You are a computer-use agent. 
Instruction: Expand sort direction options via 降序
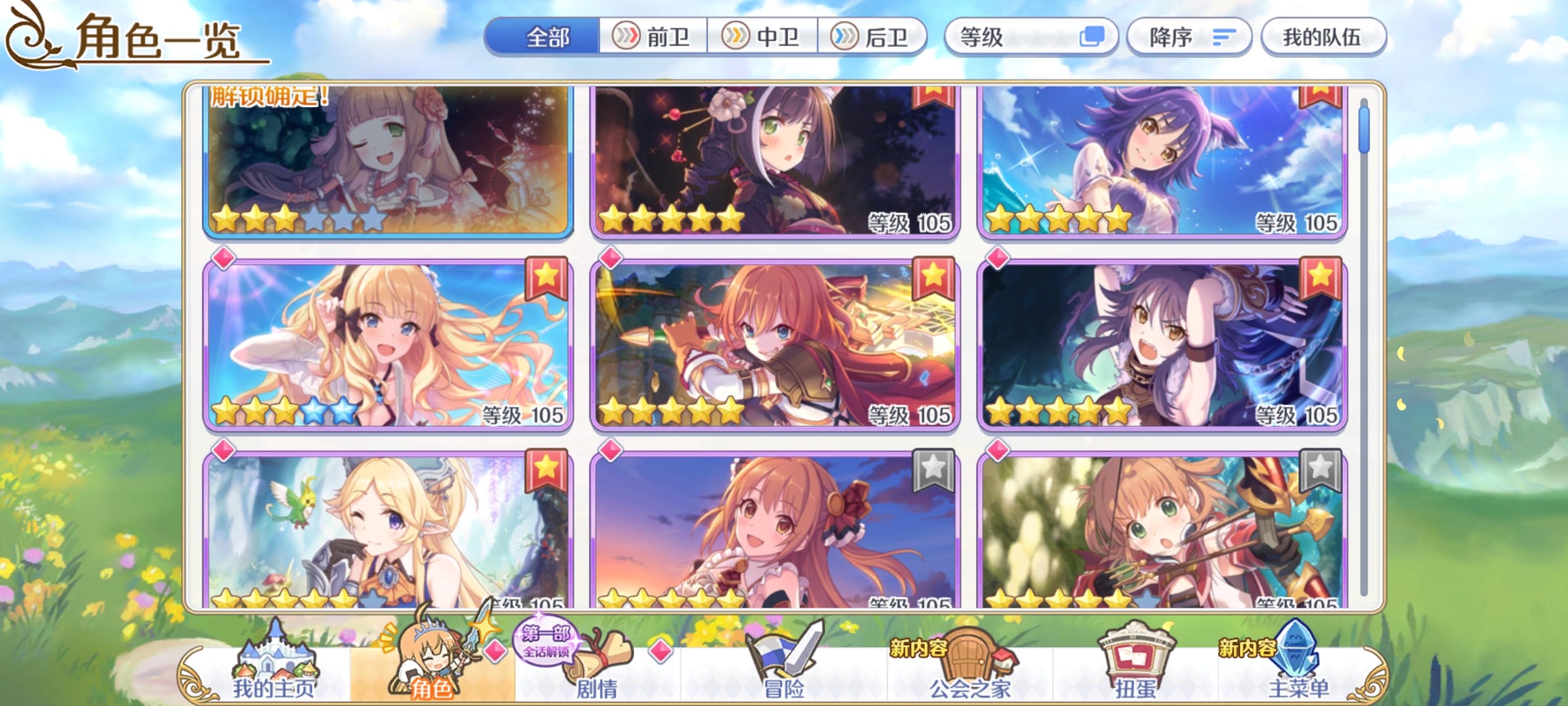[x=1187, y=37]
